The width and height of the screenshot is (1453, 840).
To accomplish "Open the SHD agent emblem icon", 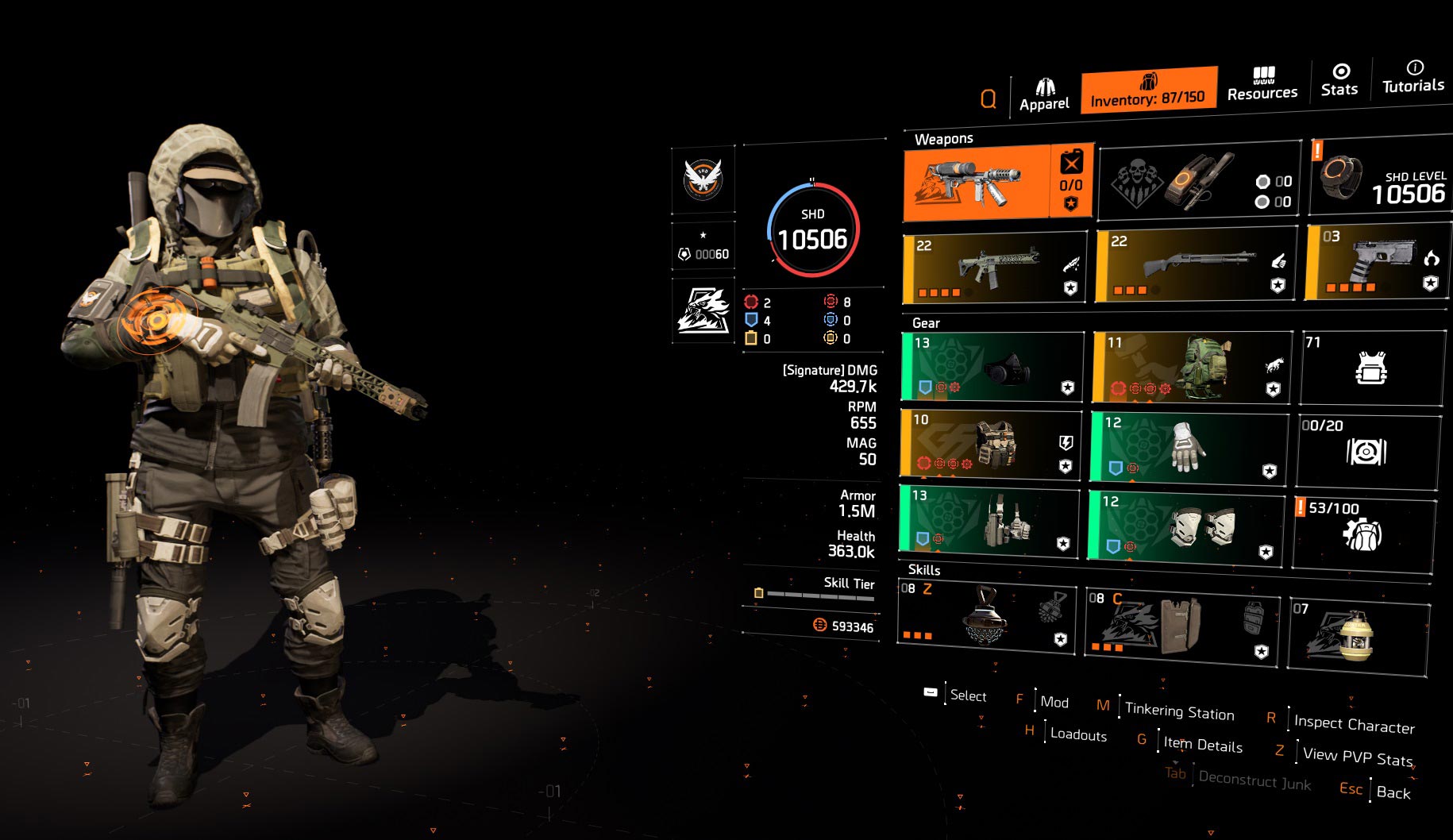I will (703, 179).
